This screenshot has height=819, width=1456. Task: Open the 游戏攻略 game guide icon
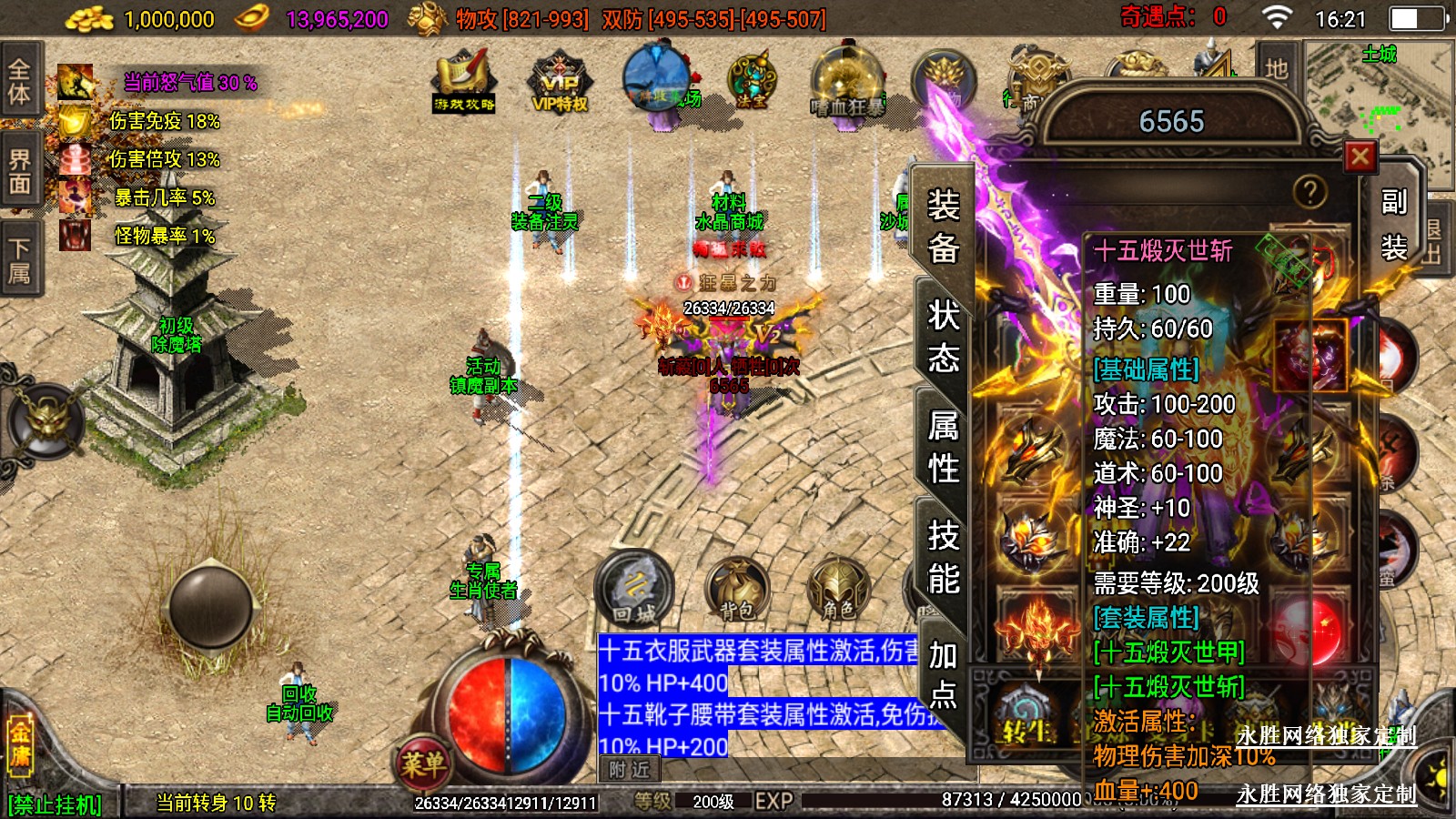[x=464, y=81]
